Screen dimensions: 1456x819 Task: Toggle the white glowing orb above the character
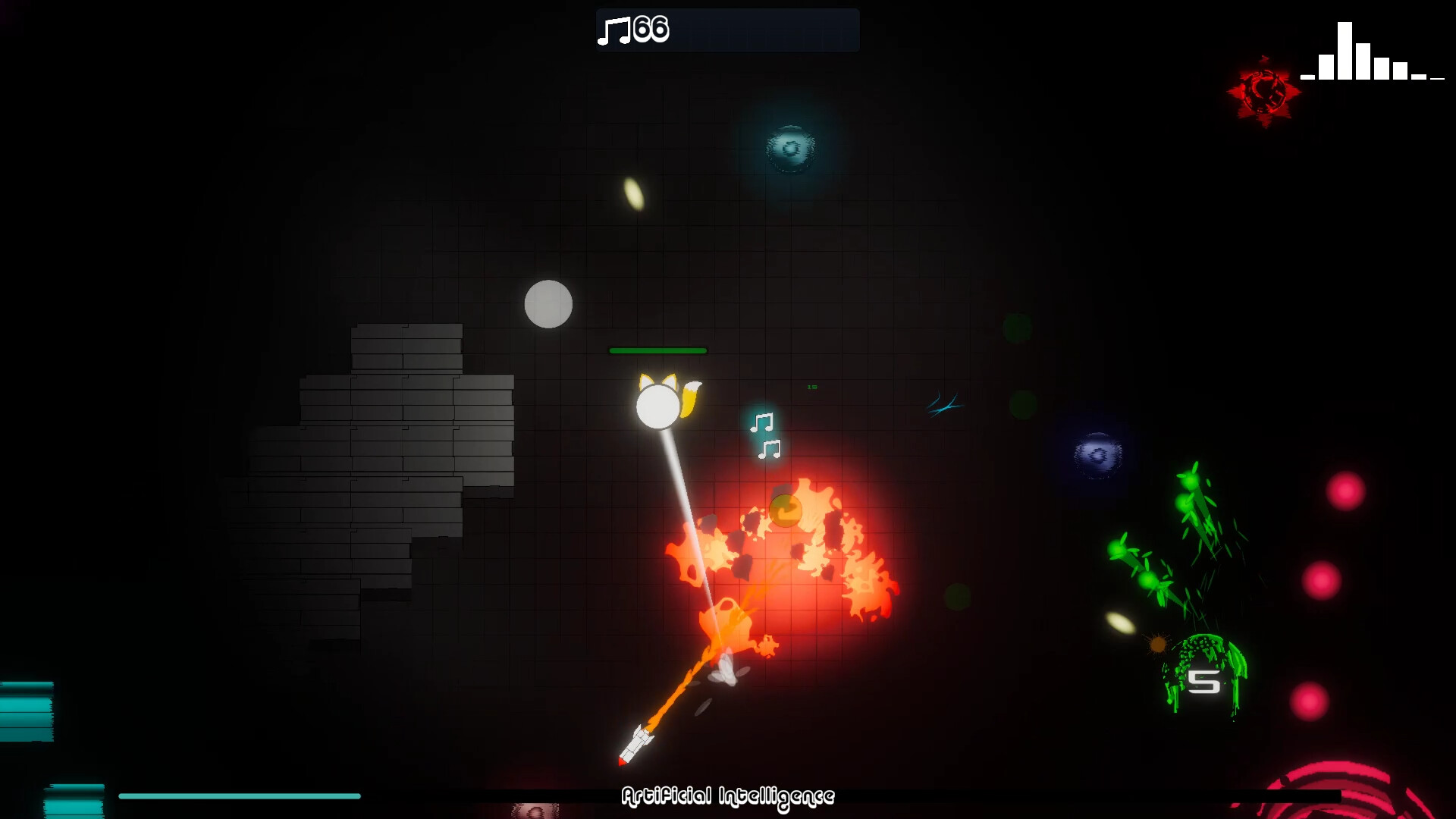pos(549,304)
